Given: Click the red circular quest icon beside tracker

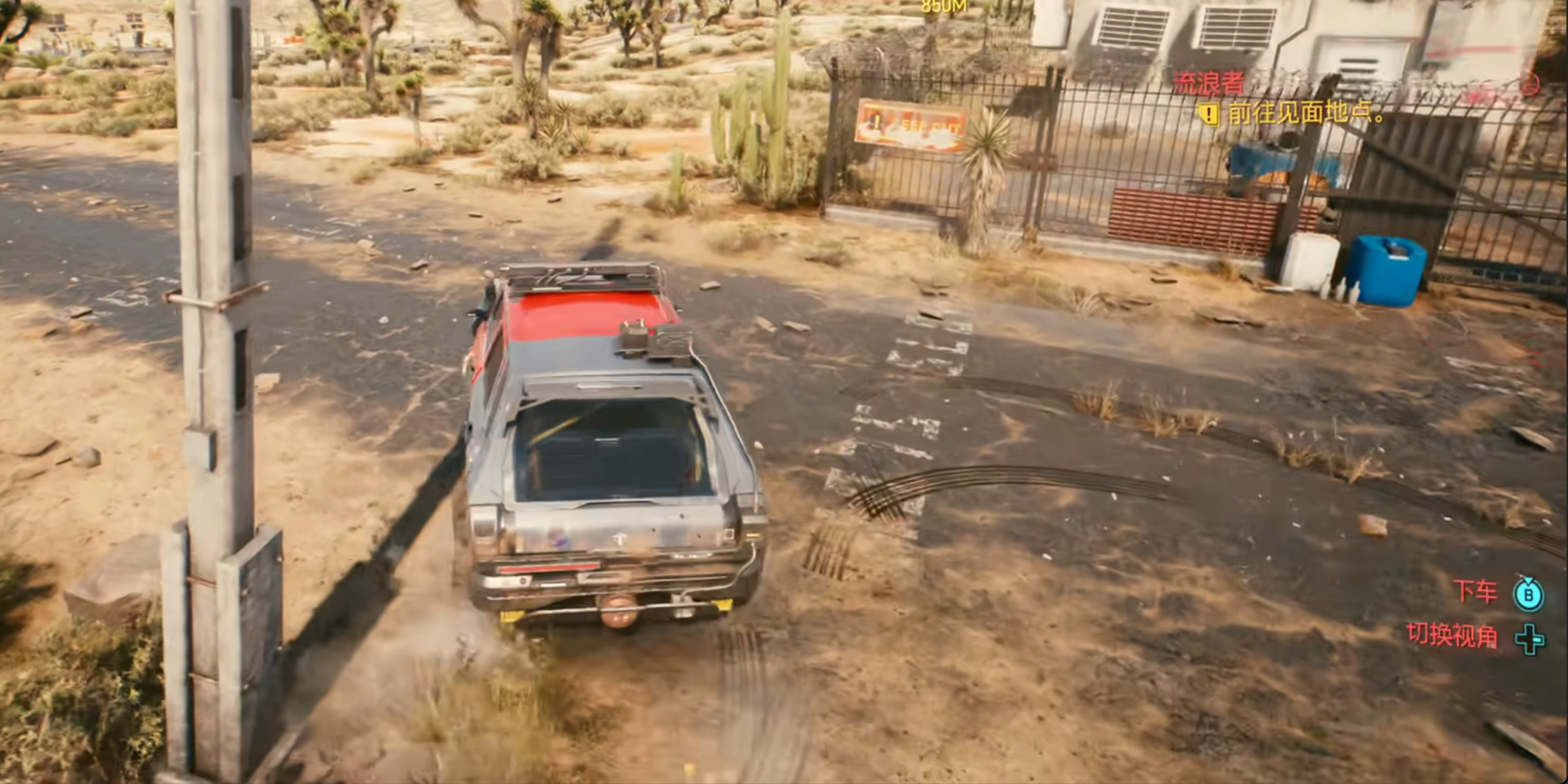Looking at the screenshot, I should coord(1529,84).
